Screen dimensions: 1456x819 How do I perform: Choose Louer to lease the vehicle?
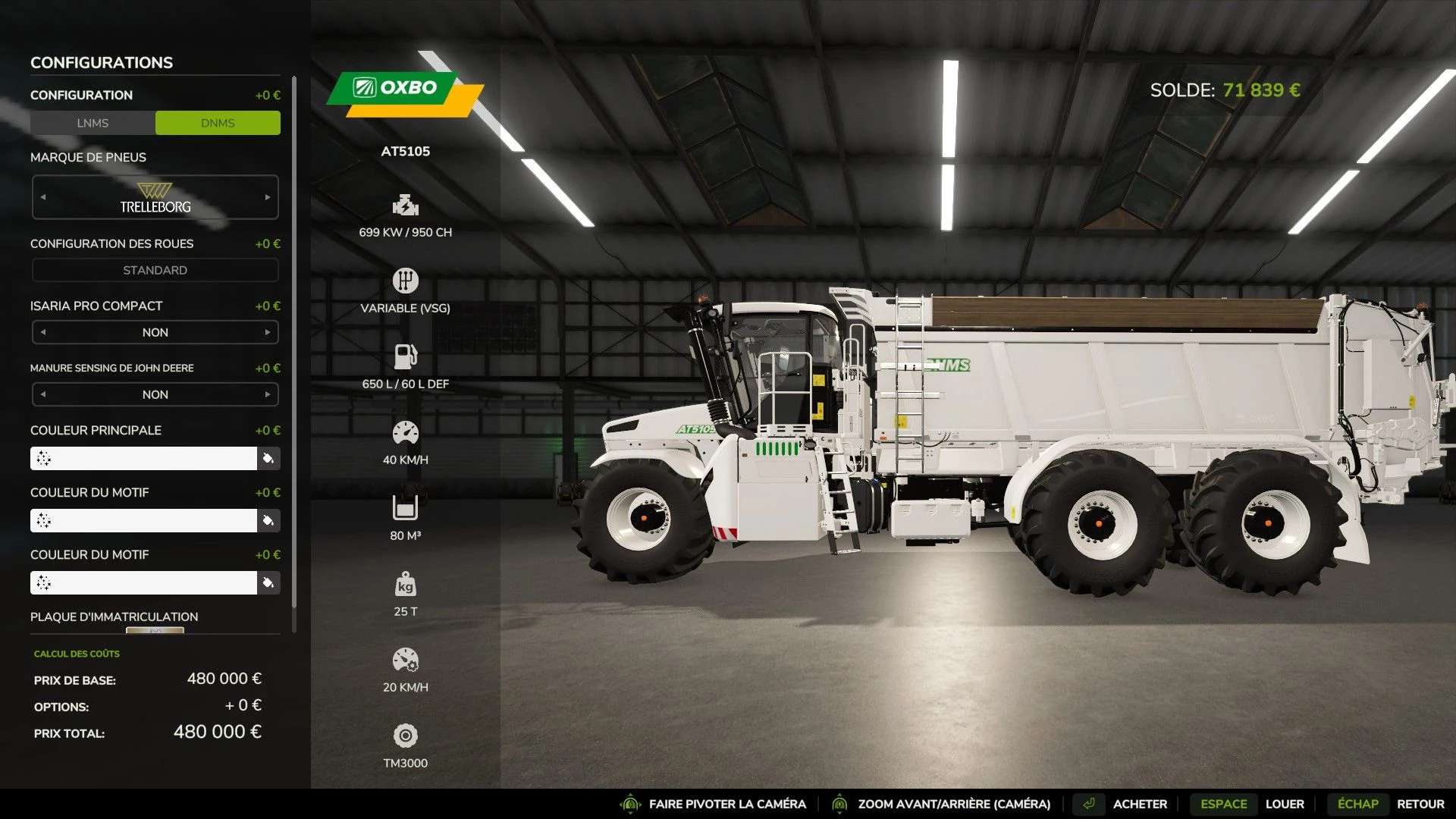click(x=1284, y=804)
